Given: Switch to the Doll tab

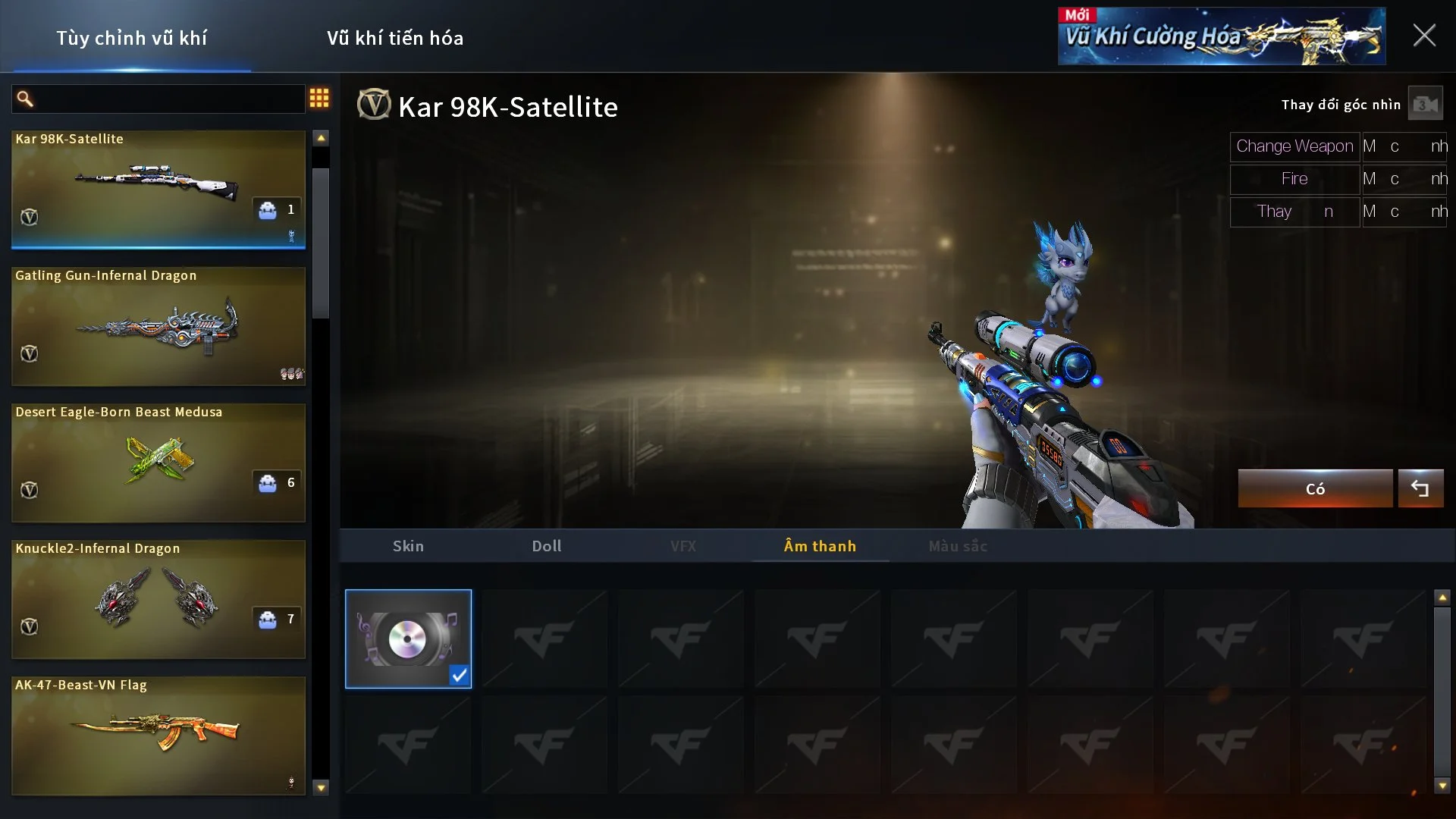Looking at the screenshot, I should point(546,546).
